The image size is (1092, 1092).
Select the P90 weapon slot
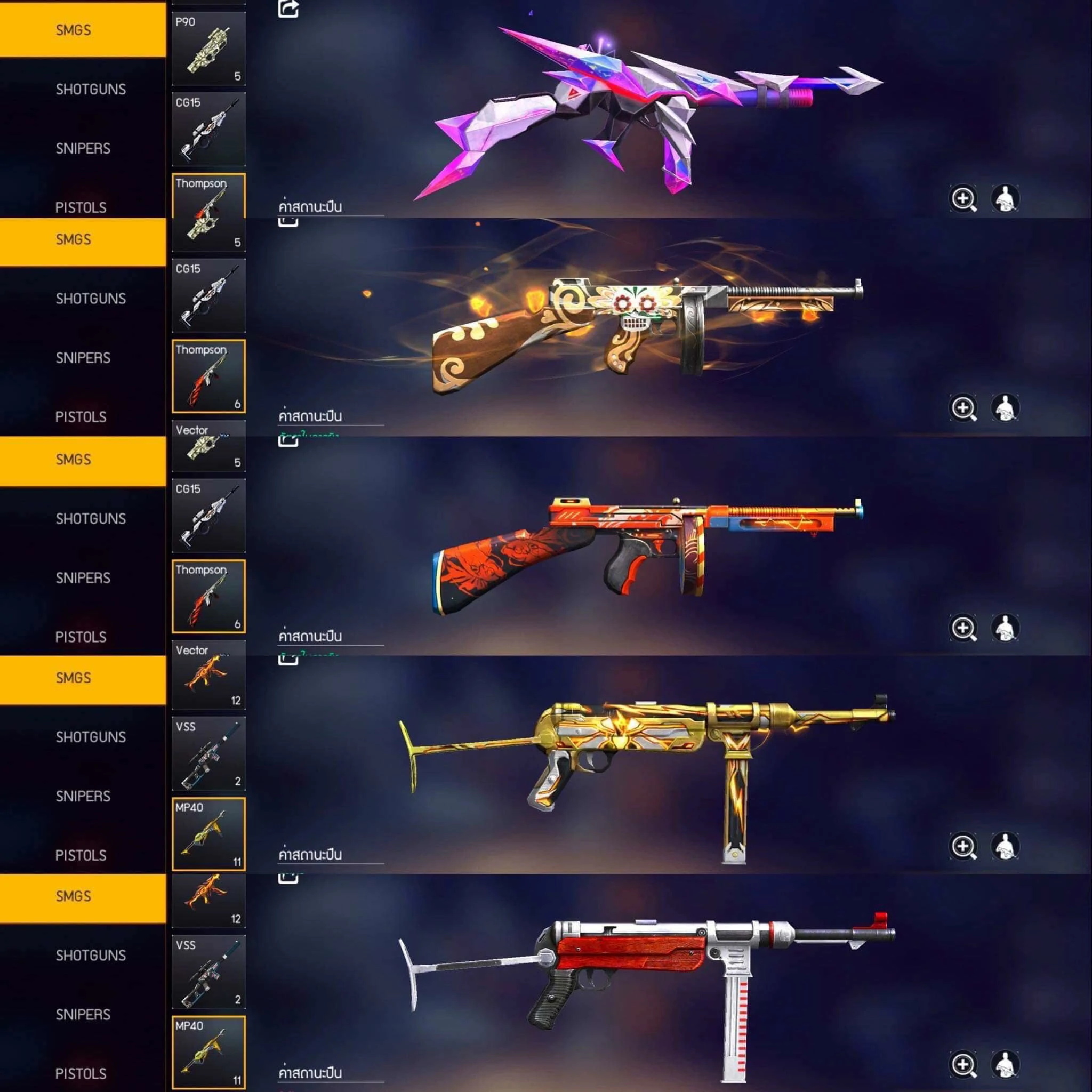(x=208, y=49)
